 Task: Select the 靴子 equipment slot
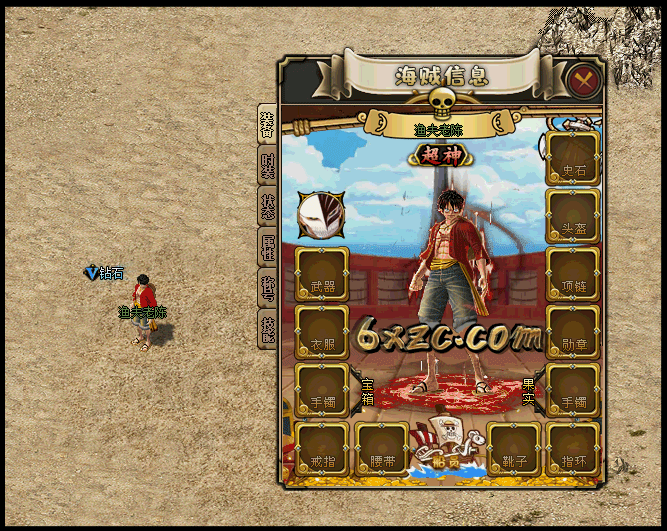pyautogui.click(x=514, y=449)
